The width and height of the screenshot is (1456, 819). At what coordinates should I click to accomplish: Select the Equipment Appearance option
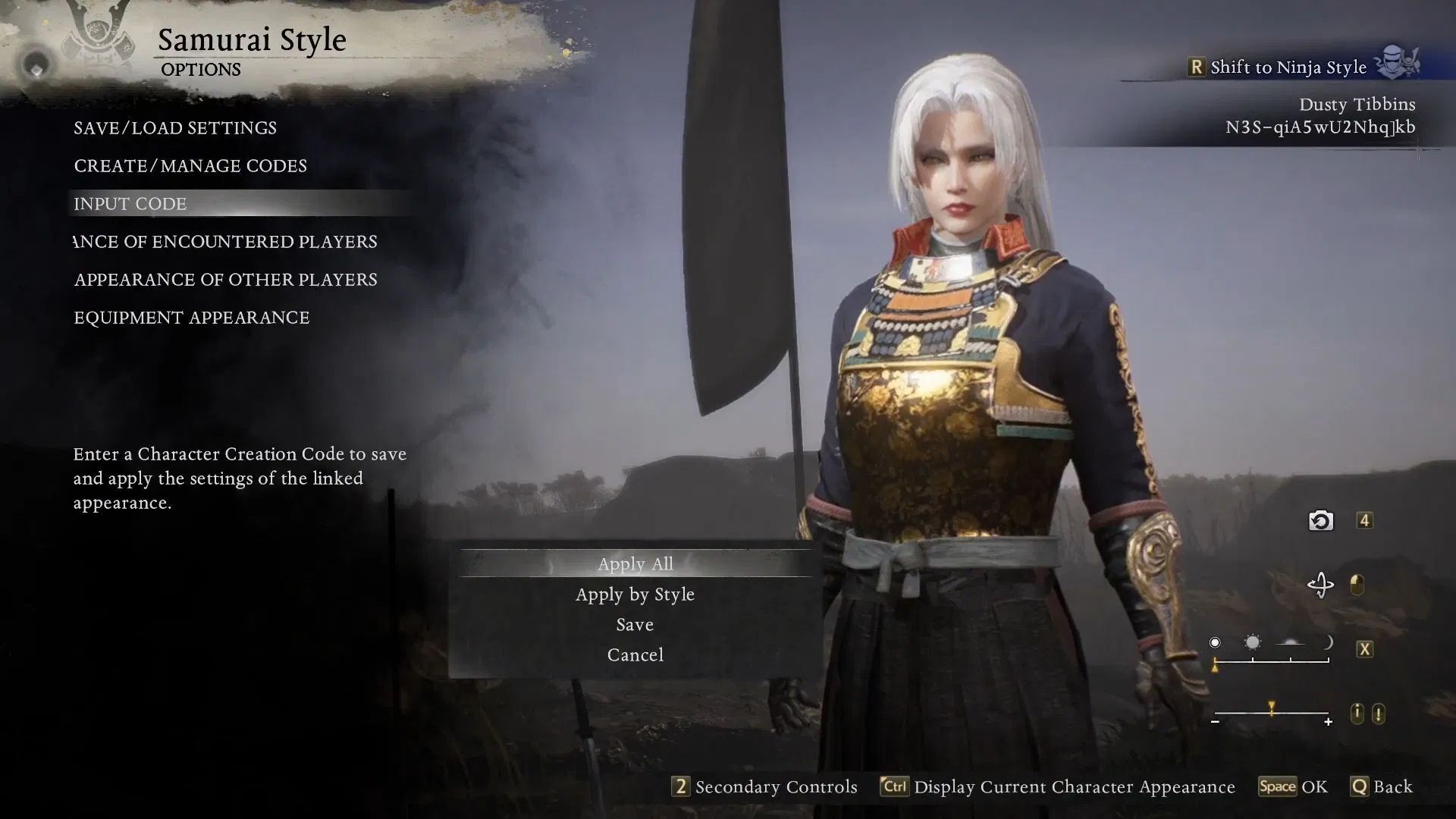190,317
